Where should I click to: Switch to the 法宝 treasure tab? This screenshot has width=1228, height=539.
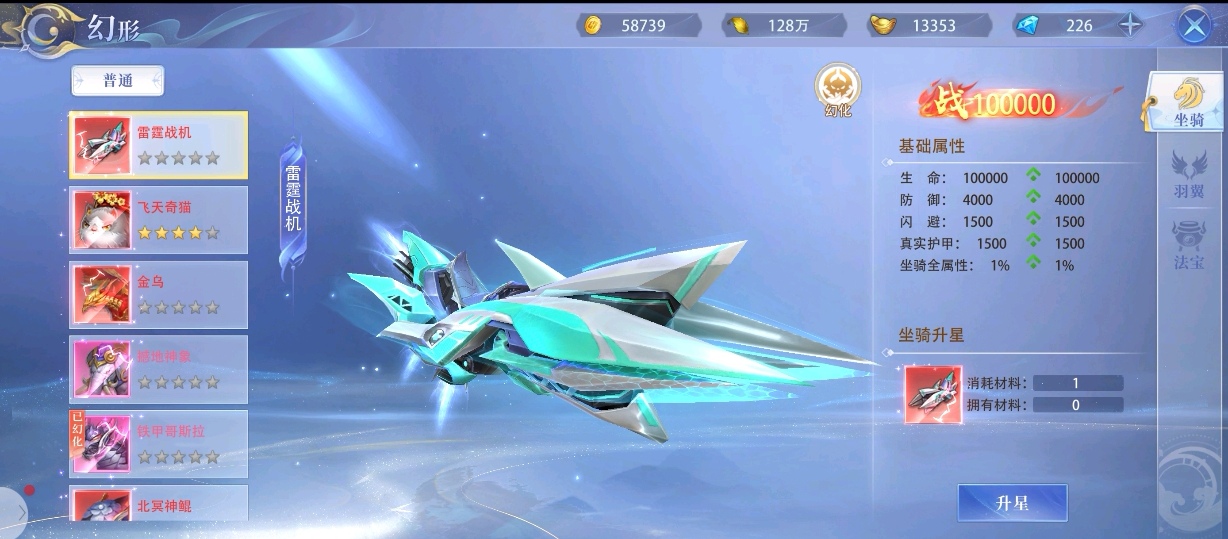click(x=1188, y=246)
